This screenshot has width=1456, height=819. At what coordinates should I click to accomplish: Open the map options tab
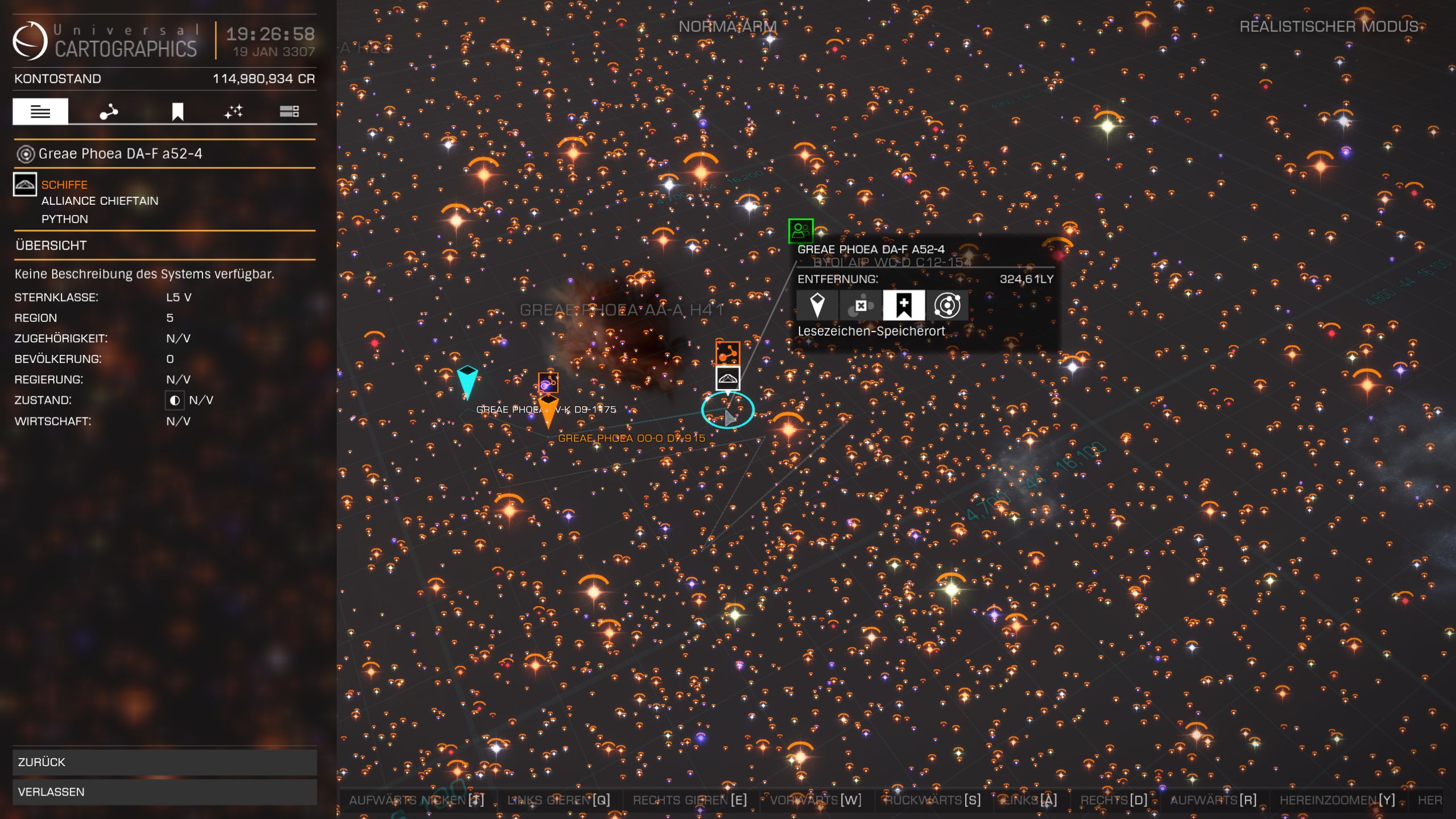[289, 111]
